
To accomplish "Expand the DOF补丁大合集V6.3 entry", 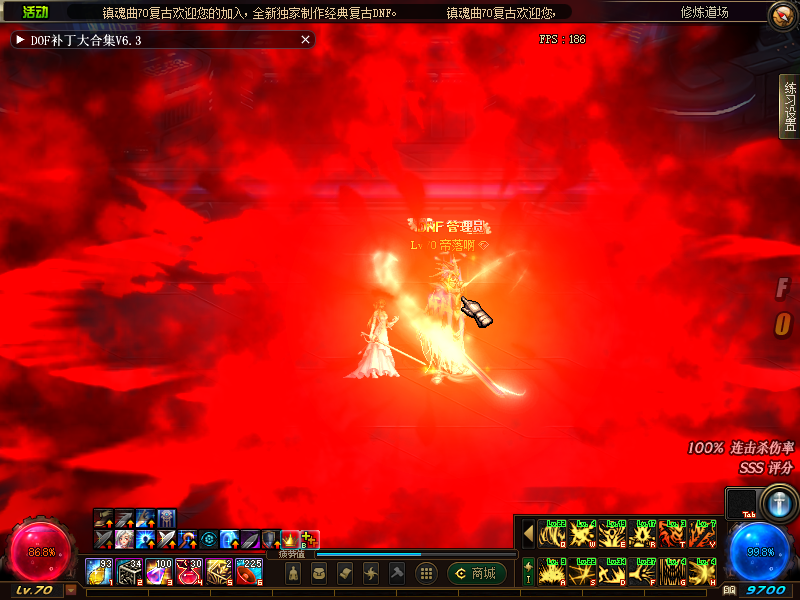I will [20, 40].
